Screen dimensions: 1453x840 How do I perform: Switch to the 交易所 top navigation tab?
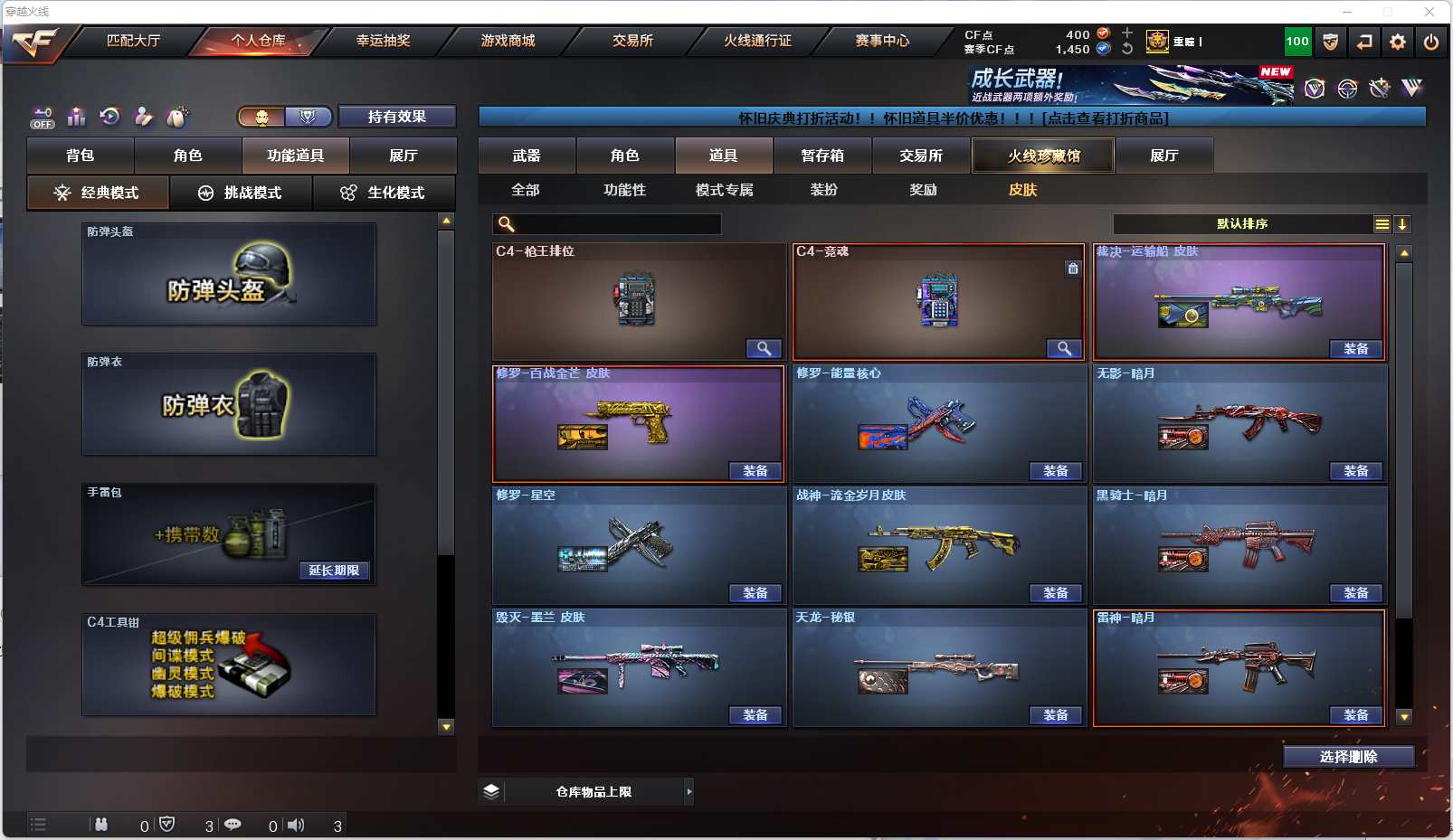click(632, 41)
